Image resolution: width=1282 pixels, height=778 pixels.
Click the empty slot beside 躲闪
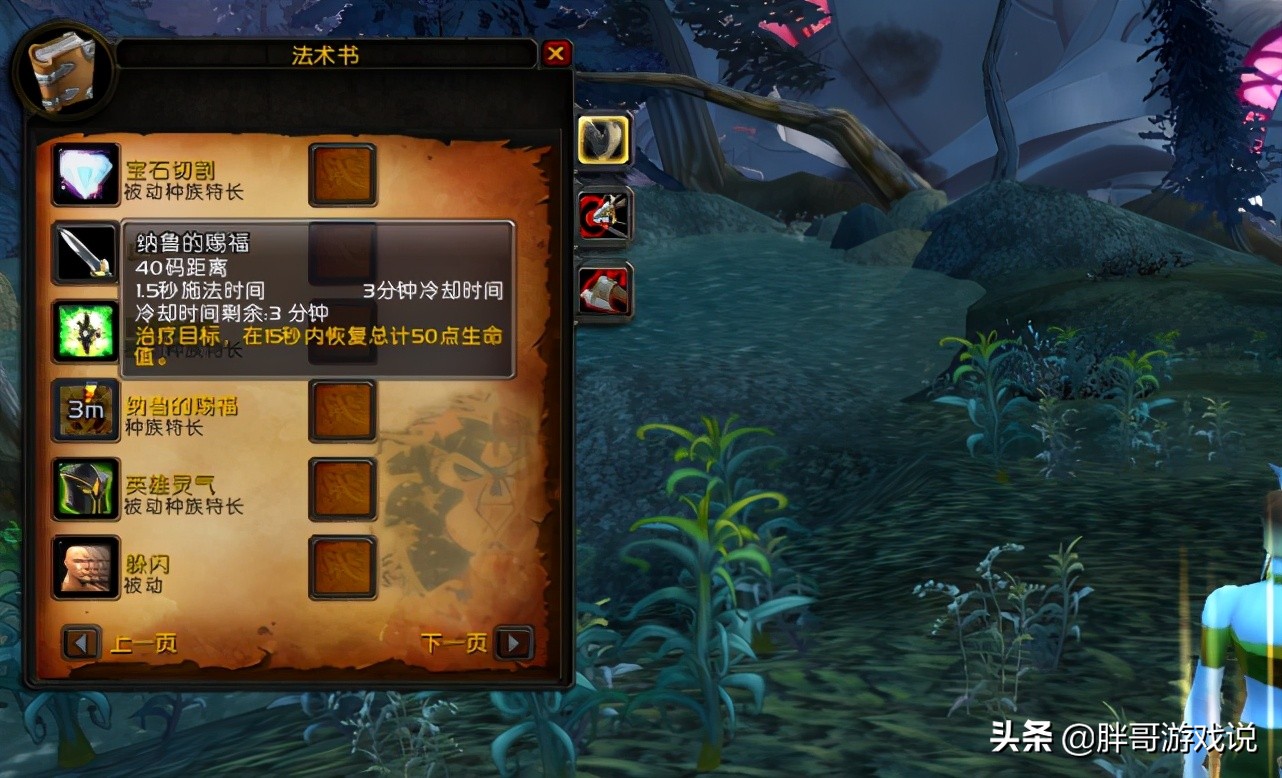point(342,566)
